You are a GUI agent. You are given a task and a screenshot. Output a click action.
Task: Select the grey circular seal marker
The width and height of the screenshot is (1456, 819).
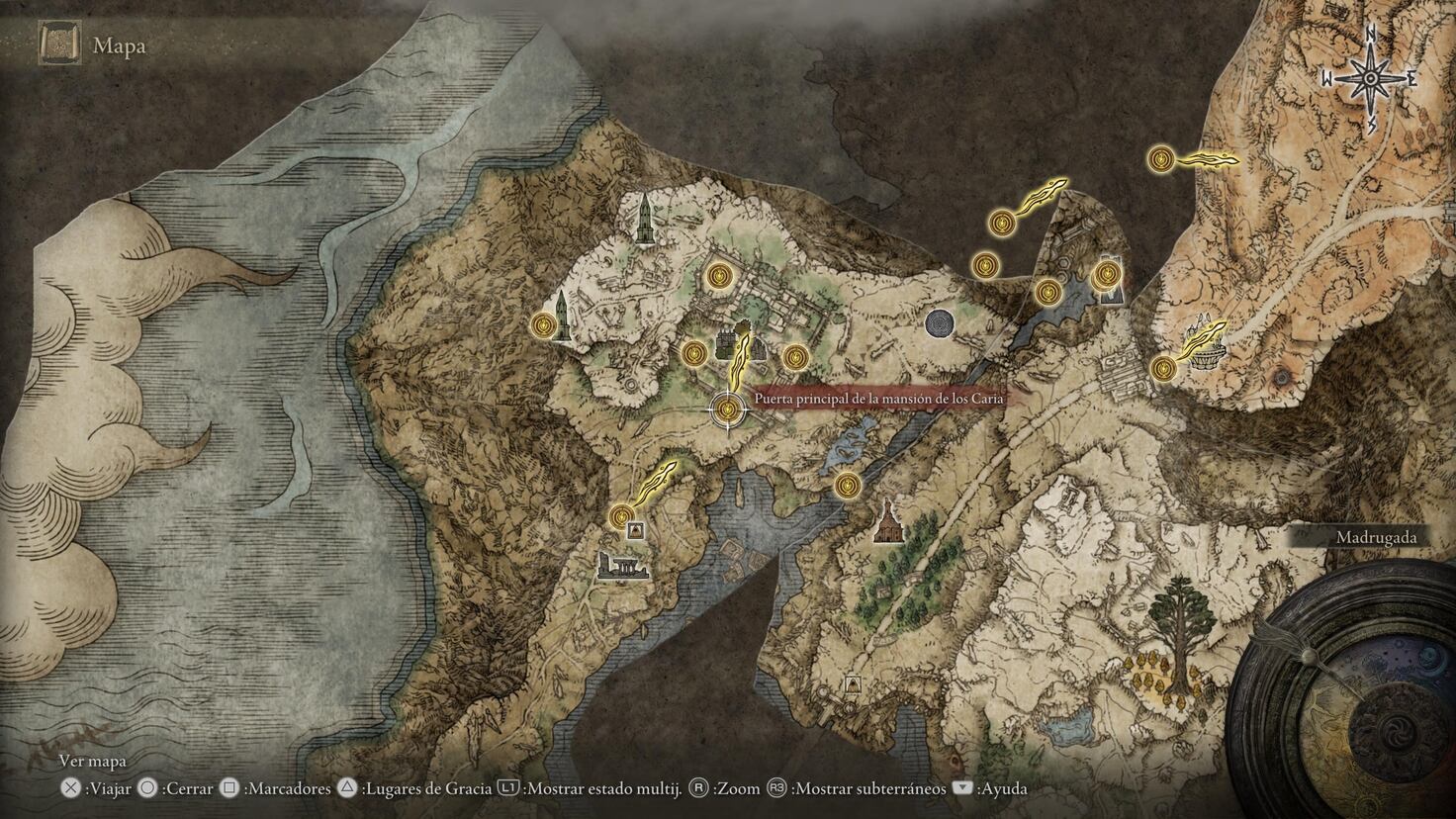[x=940, y=322]
